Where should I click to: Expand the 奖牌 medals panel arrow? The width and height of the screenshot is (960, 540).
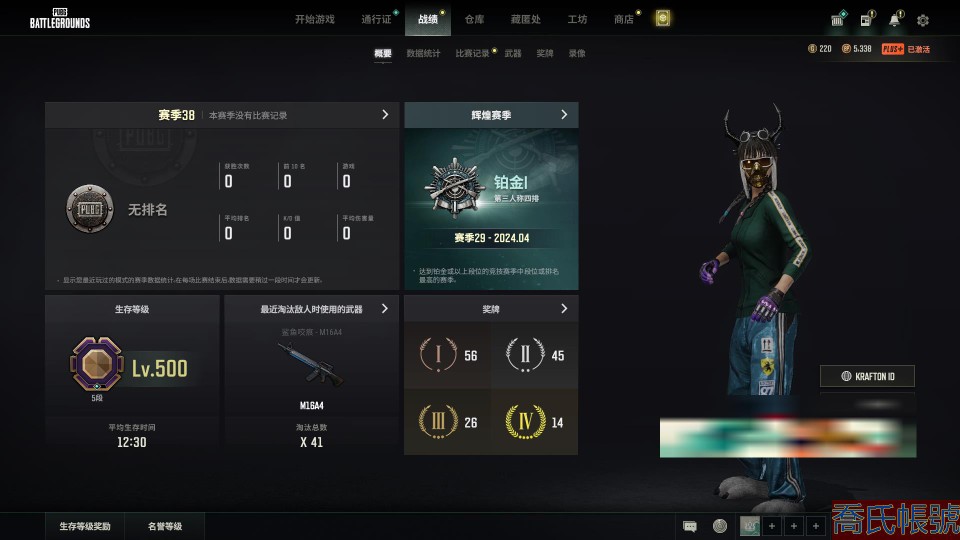pyautogui.click(x=564, y=309)
